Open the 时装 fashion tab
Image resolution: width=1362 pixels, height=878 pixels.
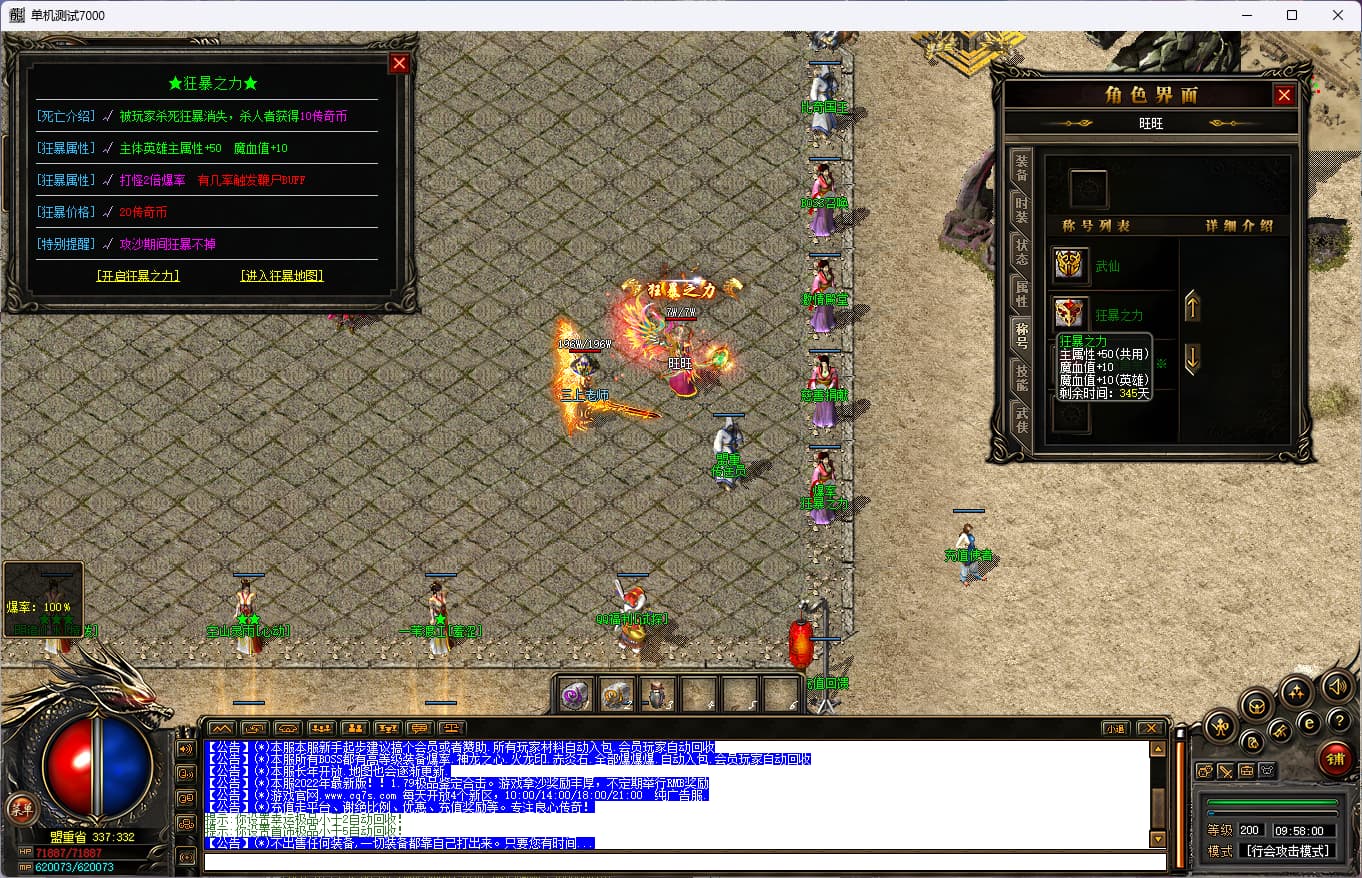pyautogui.click(x=1021, y=209)
